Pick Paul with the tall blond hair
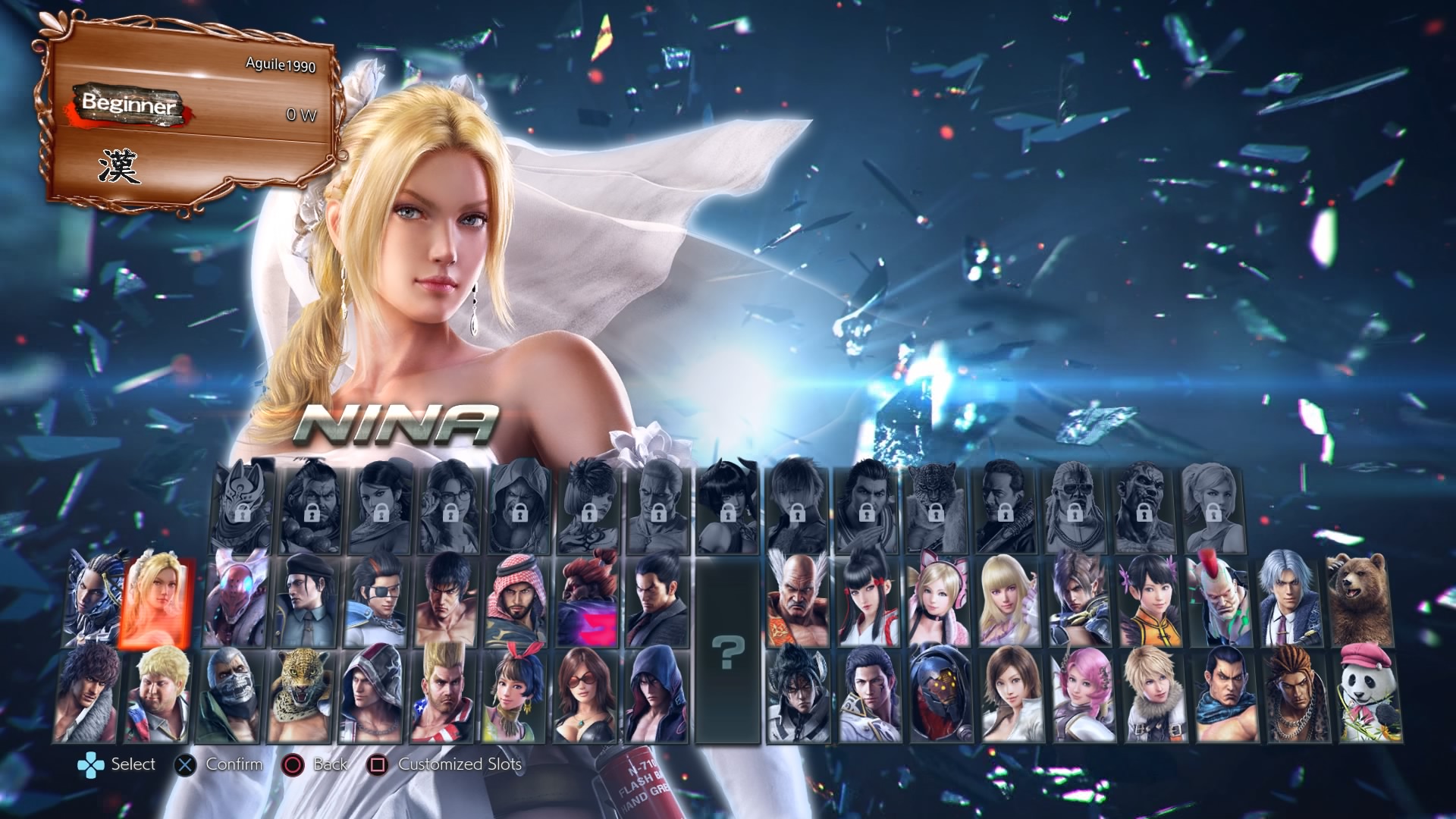This screenshot has width=1456, height=819. pyautogui.click(x=442, y=695)
